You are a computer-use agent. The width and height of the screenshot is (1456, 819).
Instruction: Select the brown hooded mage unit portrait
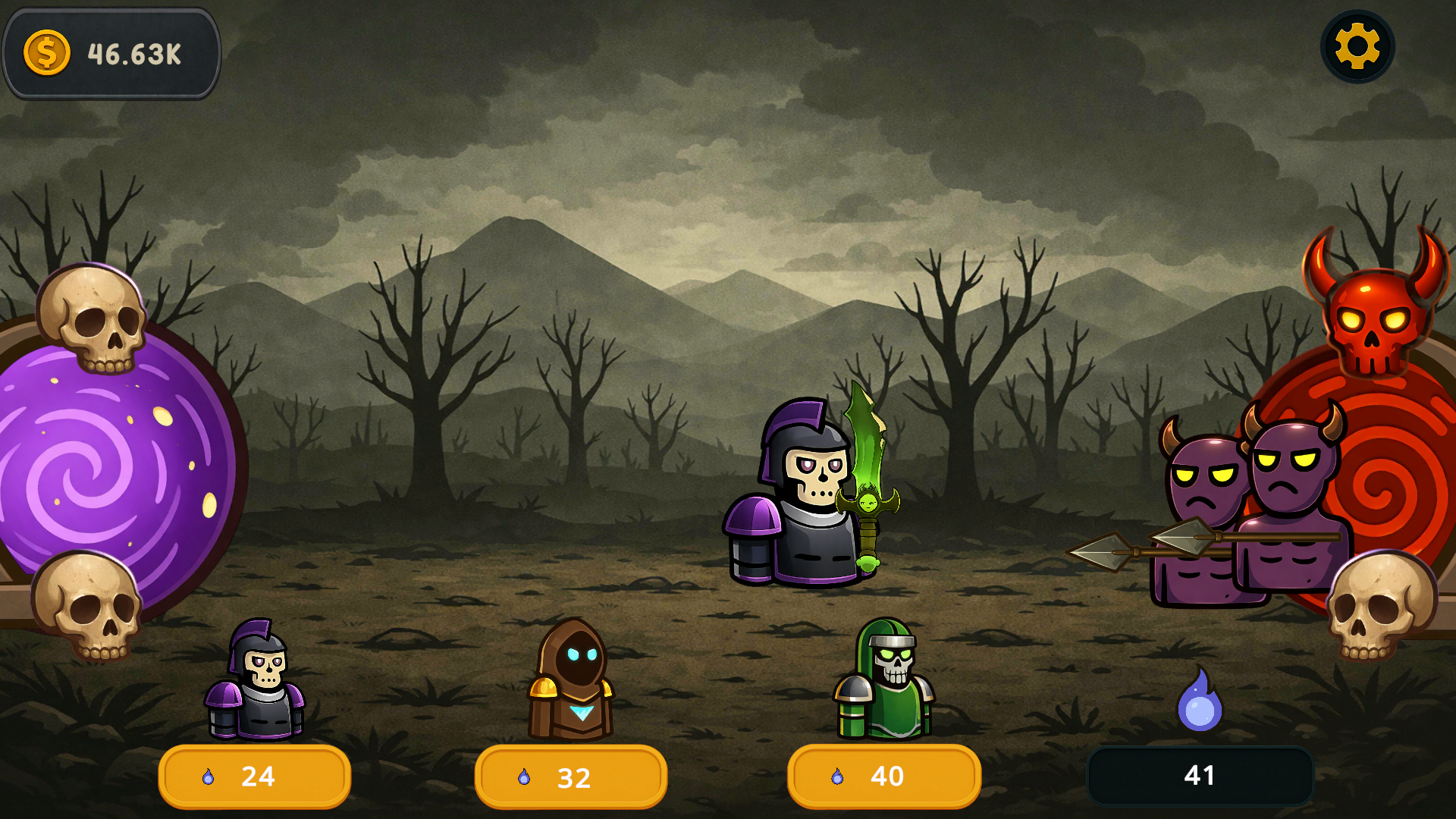coord(570,681)
